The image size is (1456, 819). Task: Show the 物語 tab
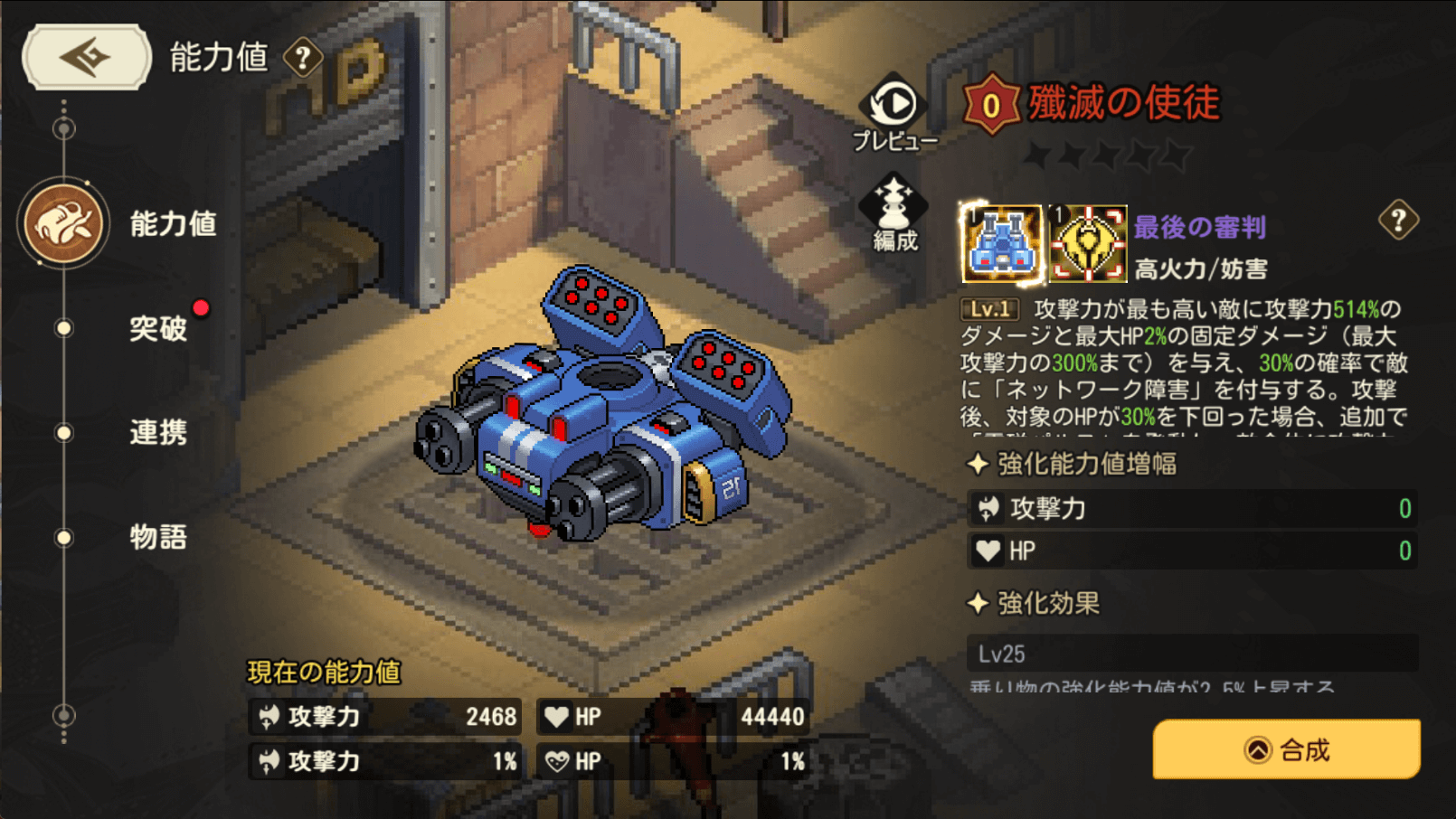pos(158,537)
